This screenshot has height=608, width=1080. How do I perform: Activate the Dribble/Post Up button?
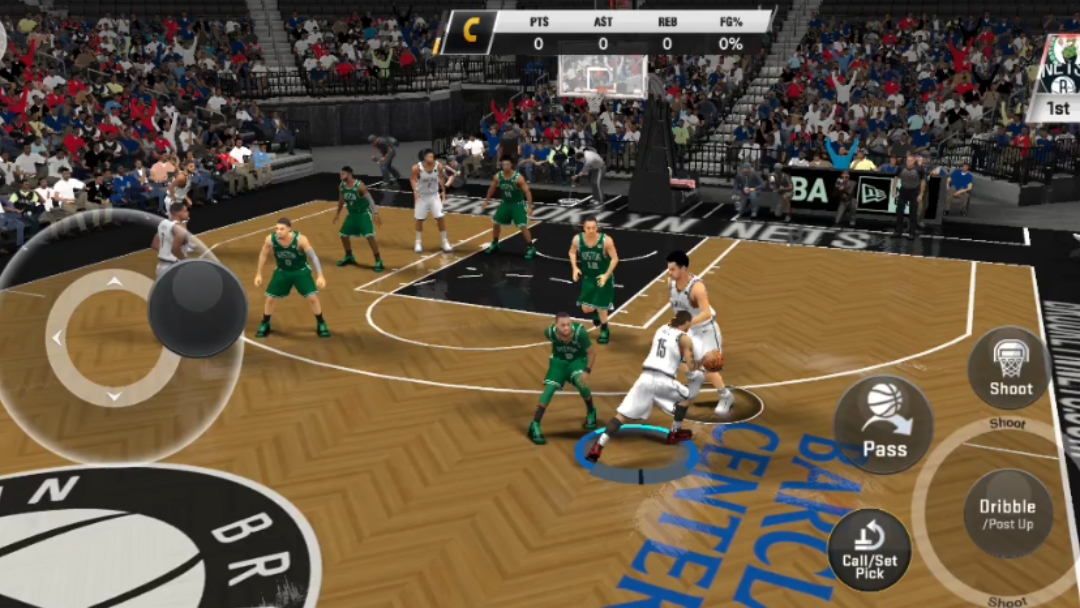tap(1007, 513)
